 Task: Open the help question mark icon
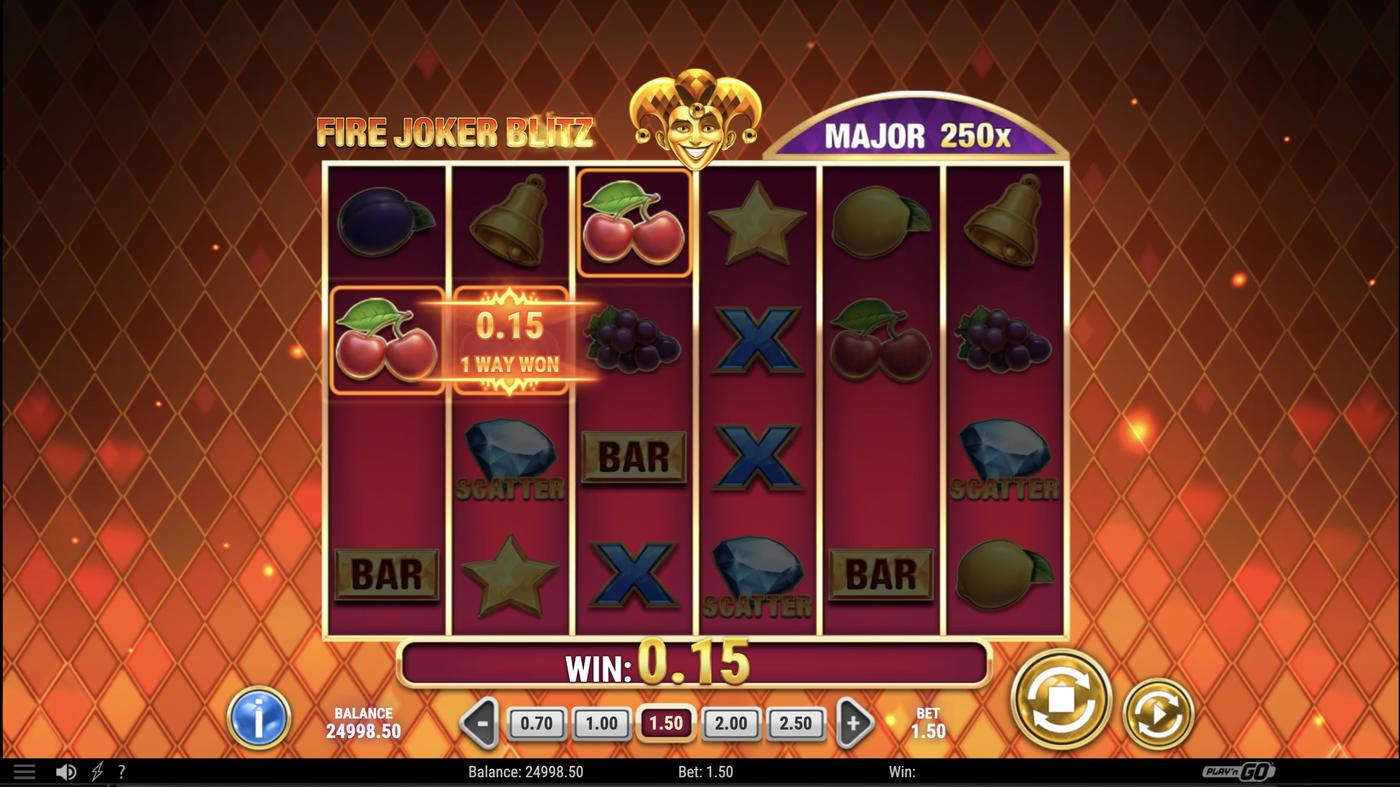[122, 771]
